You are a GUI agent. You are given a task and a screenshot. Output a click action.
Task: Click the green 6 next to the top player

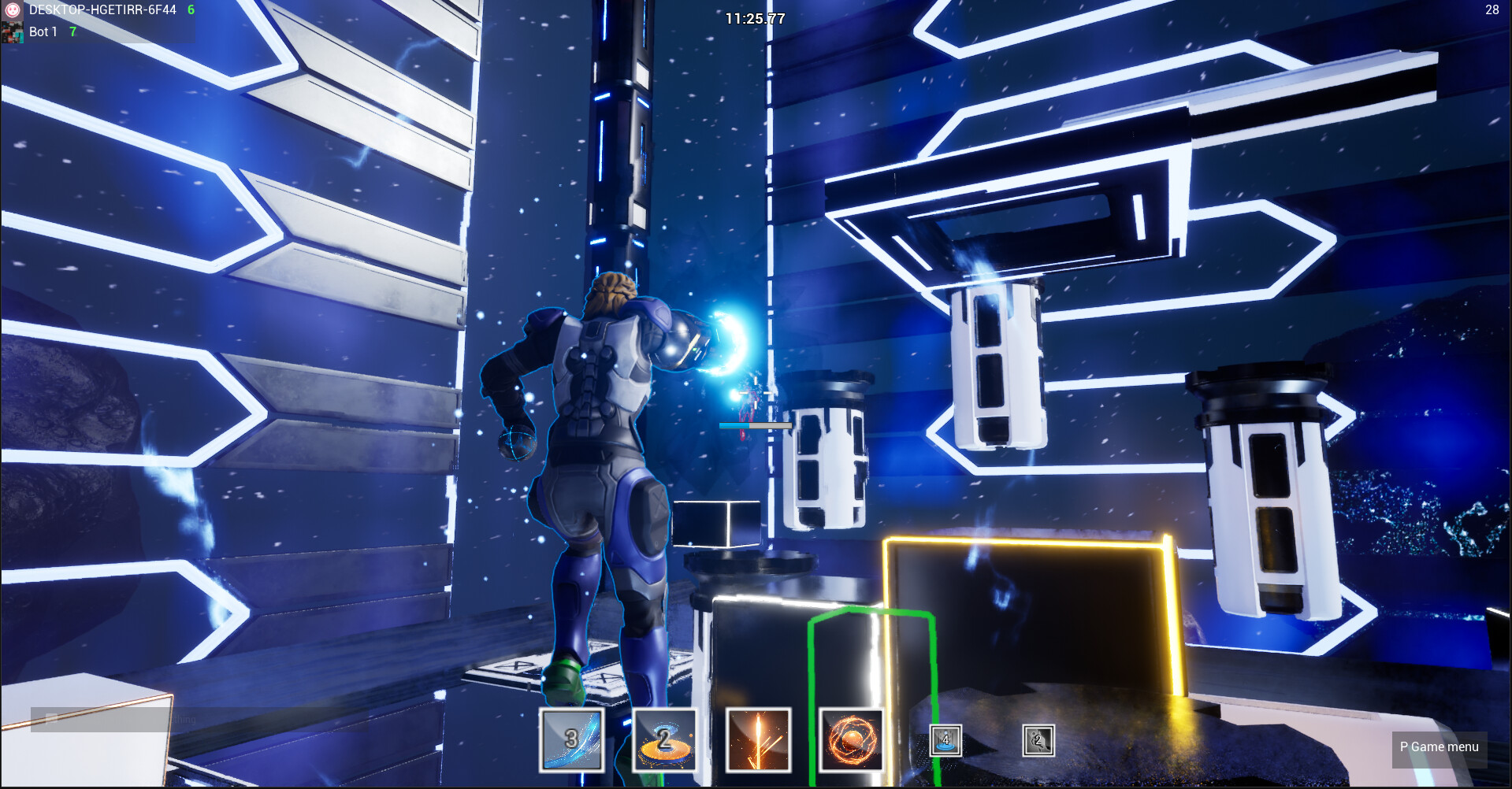pyautogui.click(x=189, y=10)
